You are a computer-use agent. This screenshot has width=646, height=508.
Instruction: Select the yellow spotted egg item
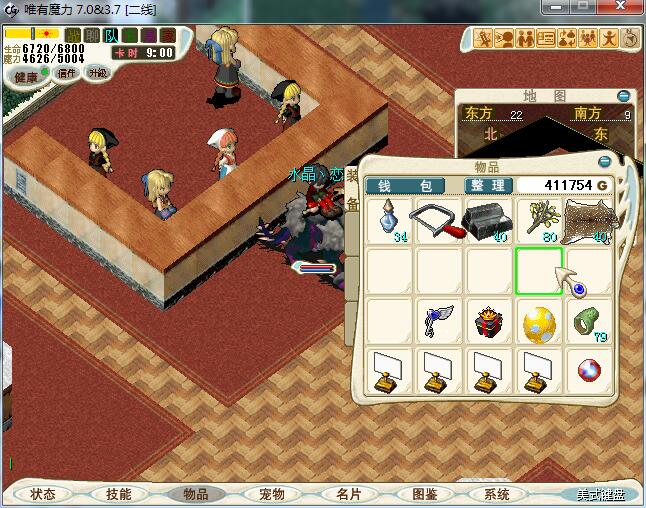538,322
